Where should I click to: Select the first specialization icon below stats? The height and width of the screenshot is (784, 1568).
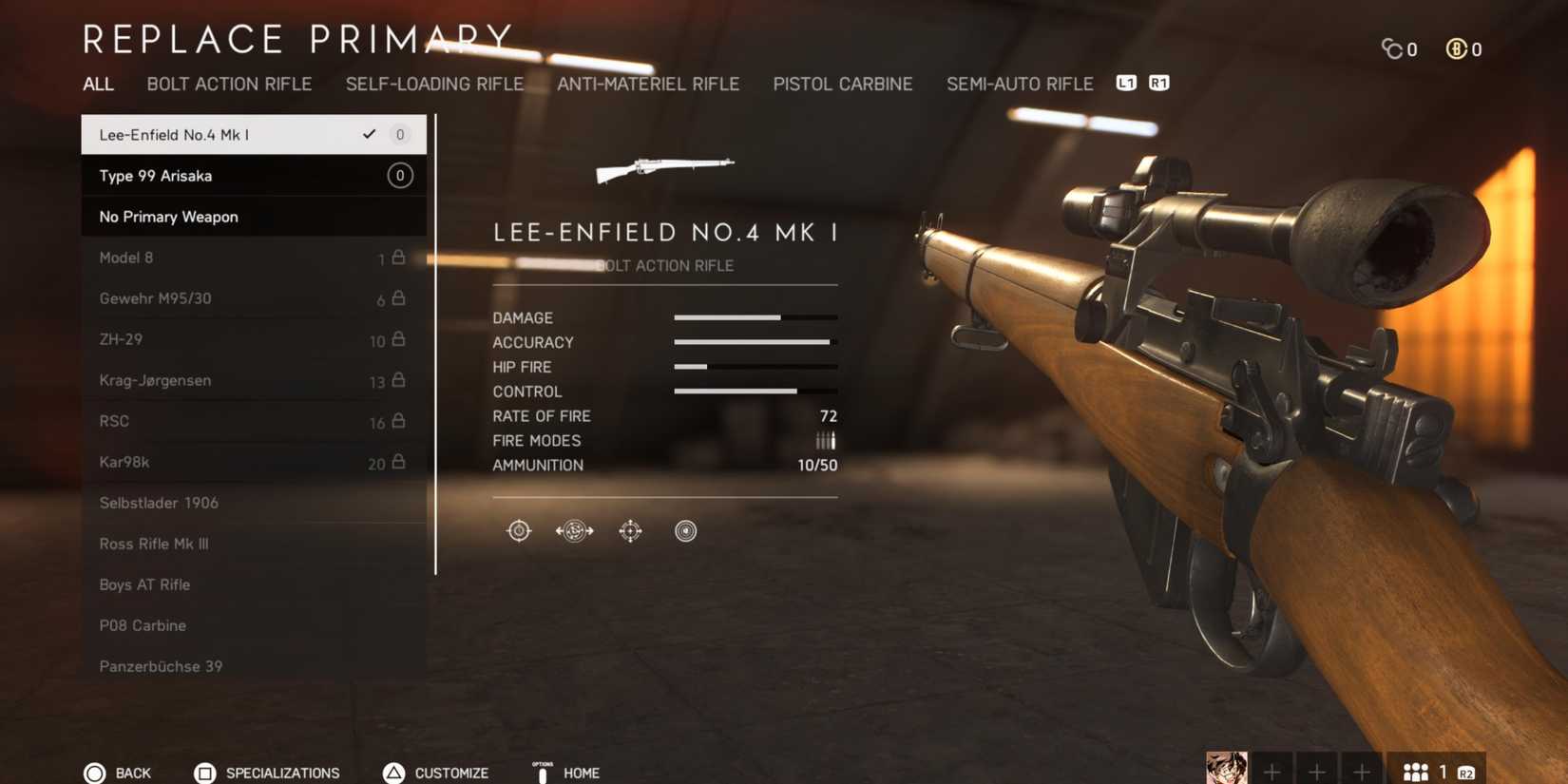[518, 530]
